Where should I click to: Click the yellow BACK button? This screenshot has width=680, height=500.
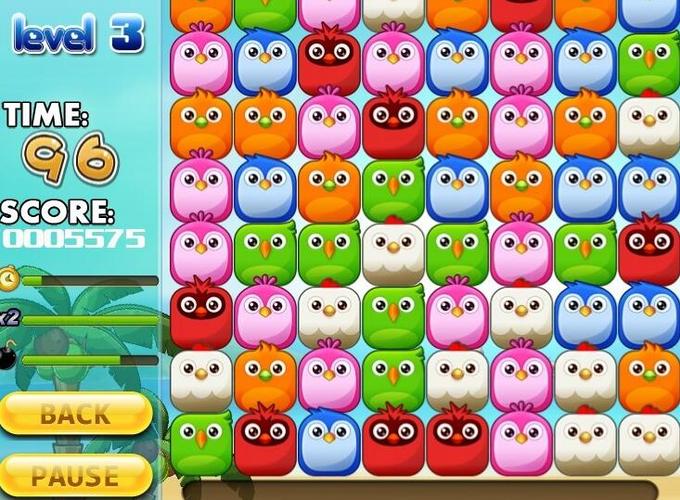coord(75,412)
